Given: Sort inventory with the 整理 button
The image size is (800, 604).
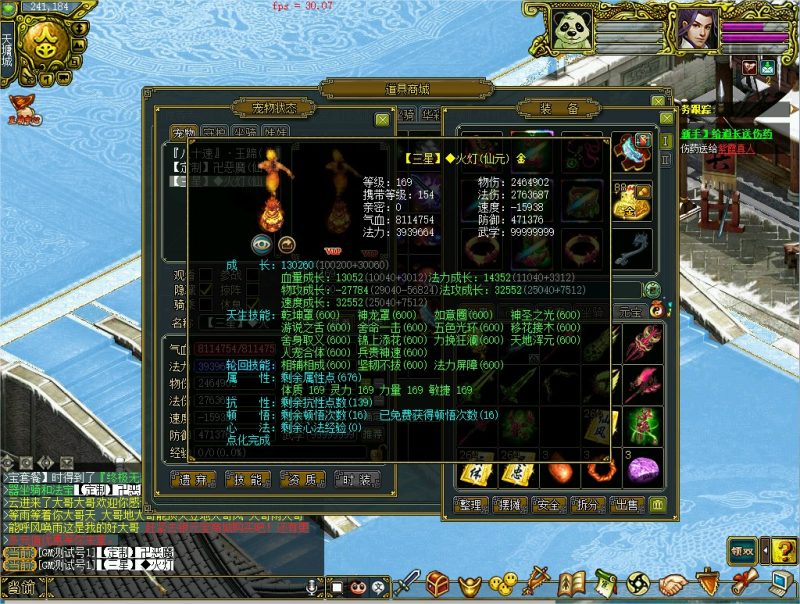Looking at the screenshot, I should 474,504.
